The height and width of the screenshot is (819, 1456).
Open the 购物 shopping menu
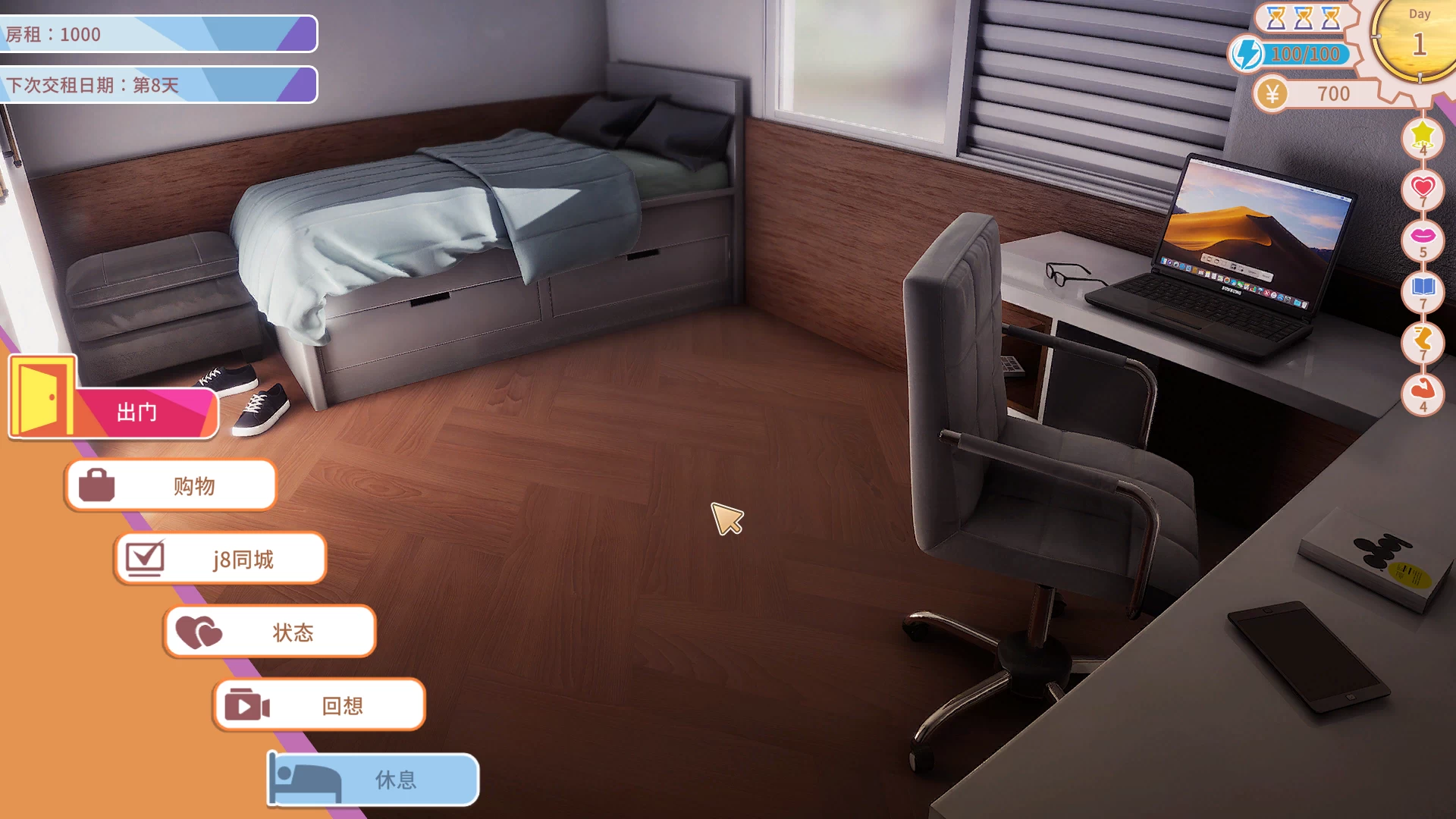[171, 485]
